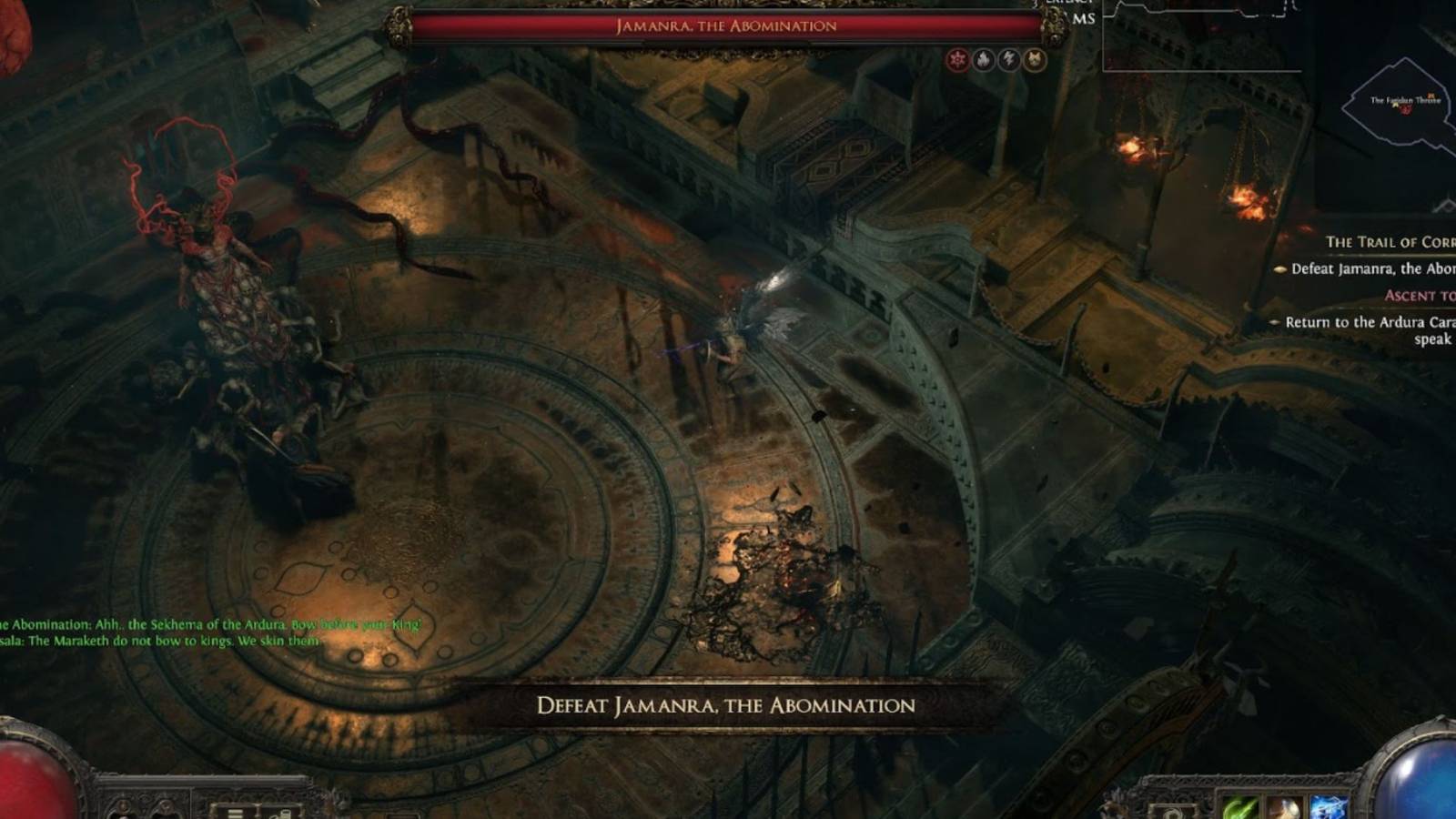Click the Return to the Ardura Caravan objective text
Viewport: 1456px width, 819px height.
(1365, 323)
